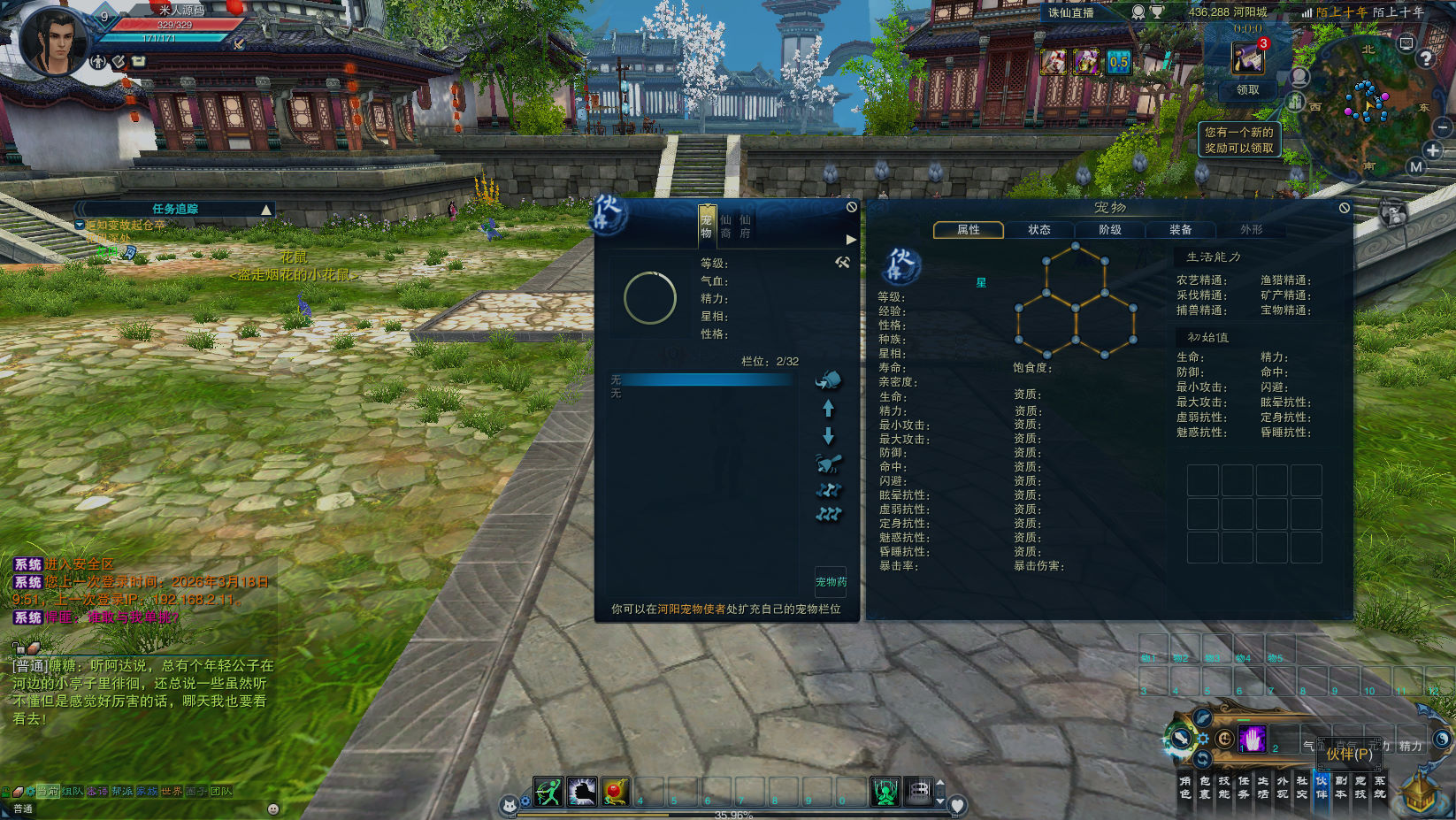Viewport: 1456px width, 820px height.
Task: Claim the reward with 领取 button
Action: tap(1247, 90)
